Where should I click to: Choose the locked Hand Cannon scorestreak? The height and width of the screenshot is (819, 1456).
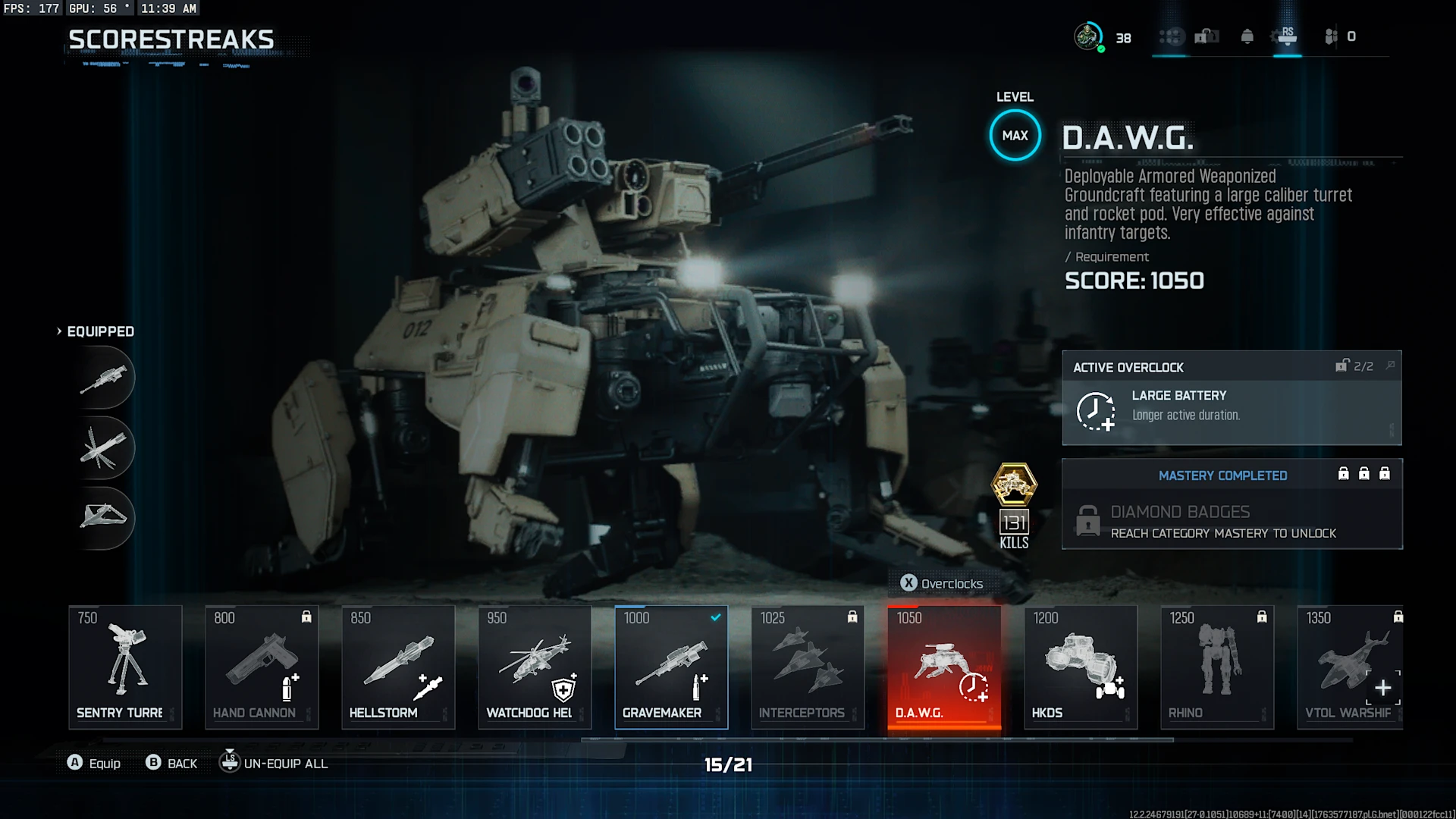coord(262,667)
